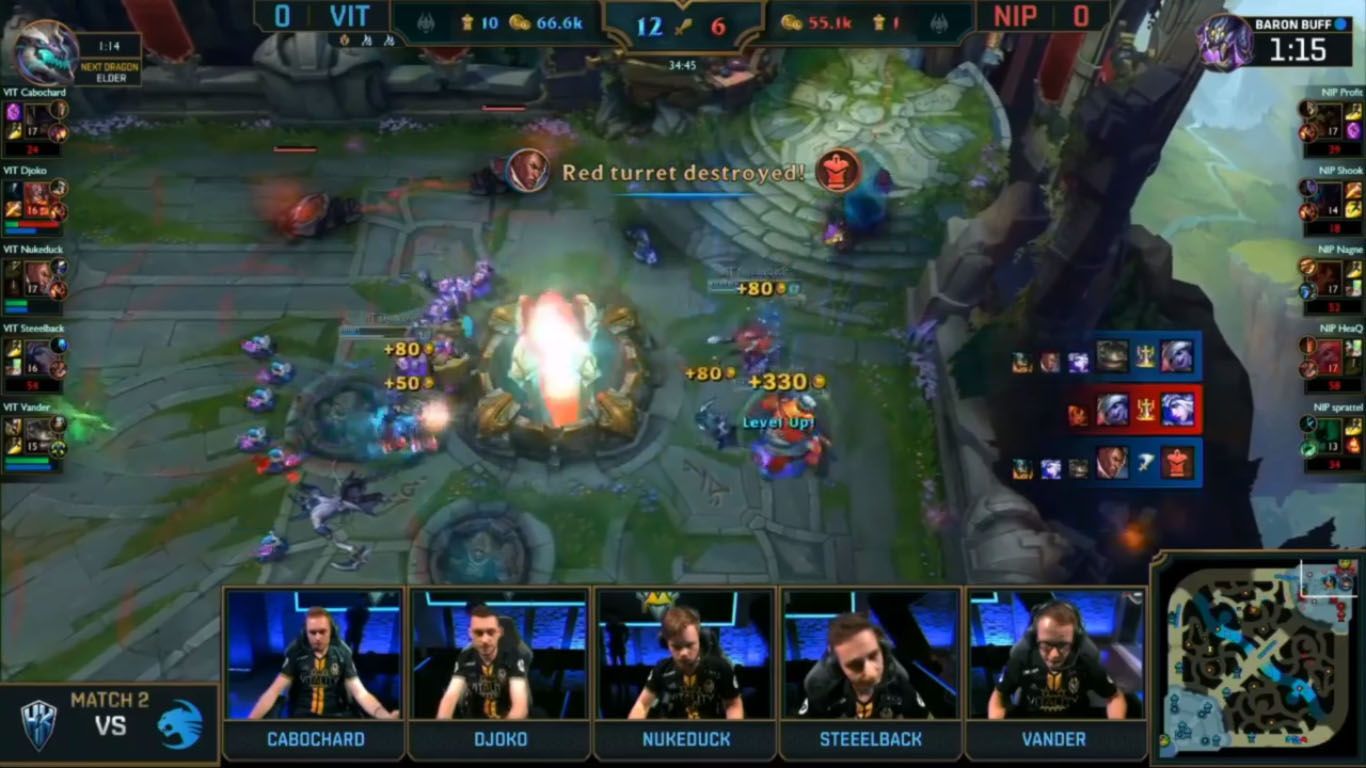Select the Steelback player camera feed

pyautogui.click(x=871, y=654)
